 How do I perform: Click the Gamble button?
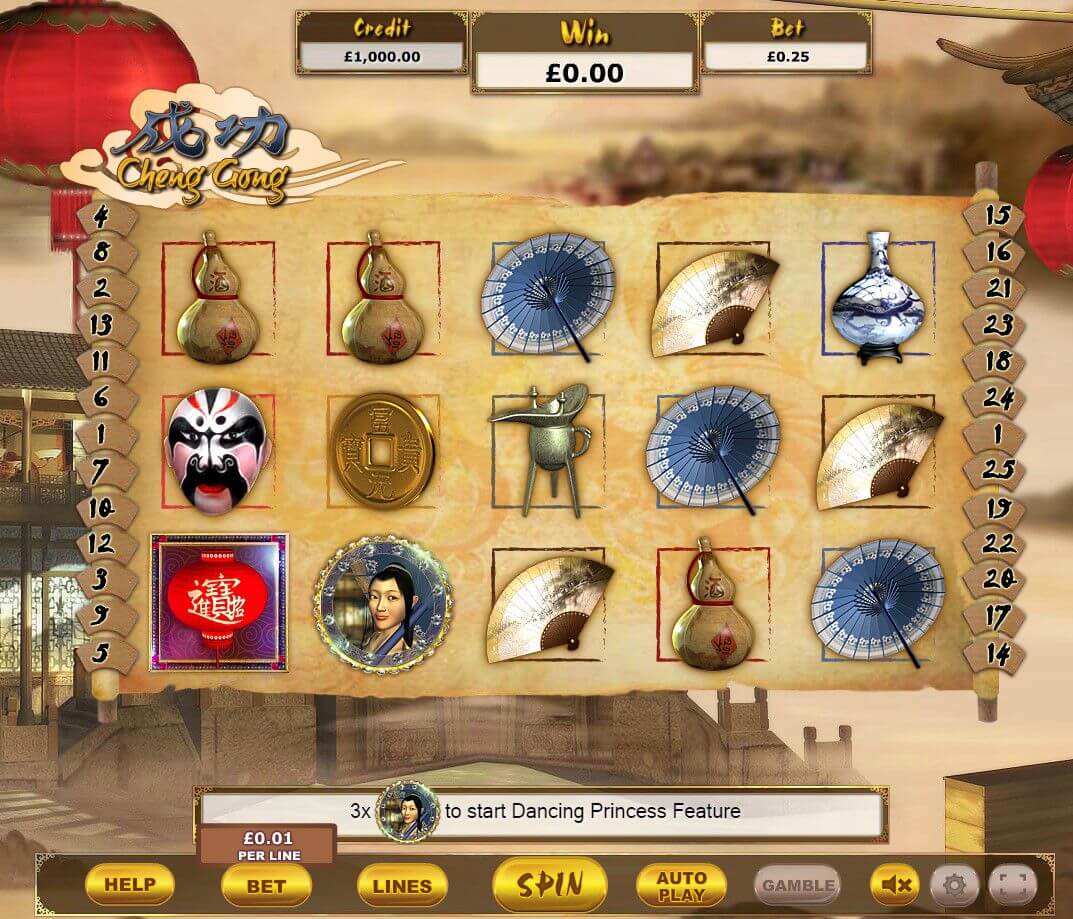797,885
